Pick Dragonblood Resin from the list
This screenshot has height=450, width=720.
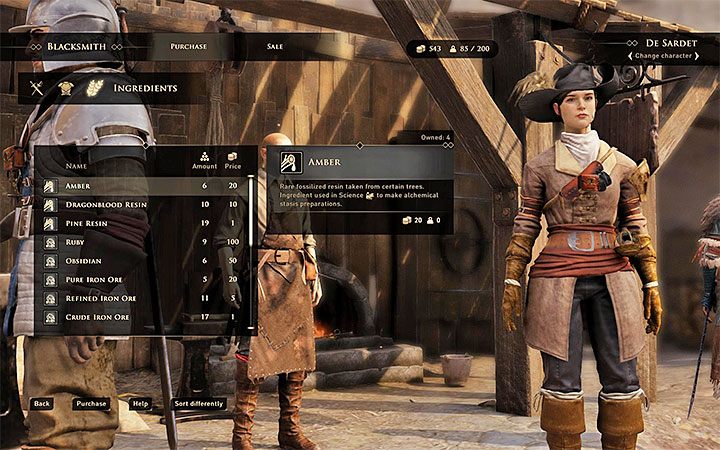click(142, 204)
